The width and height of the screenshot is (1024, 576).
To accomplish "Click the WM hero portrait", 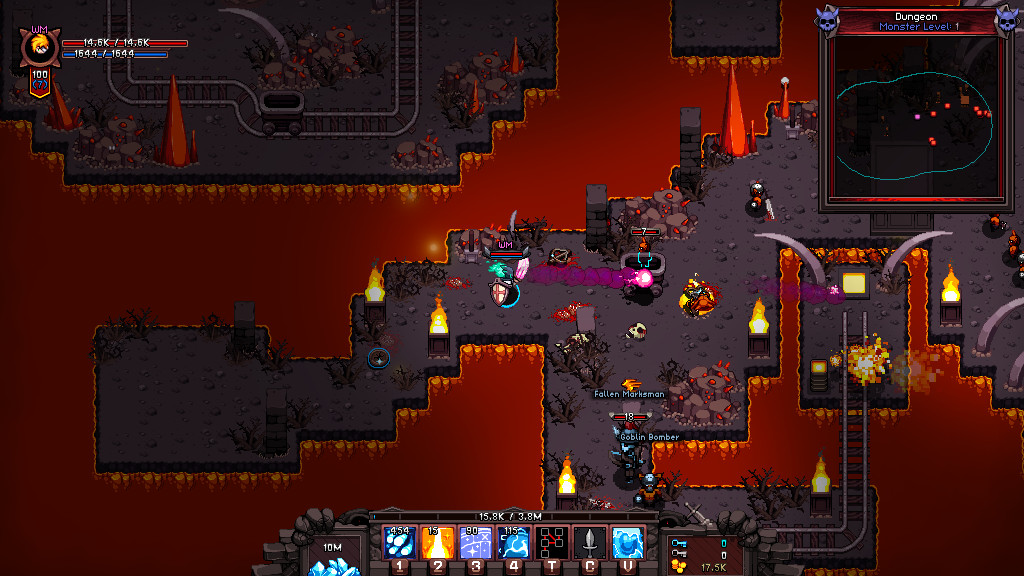I will coord(41,50).
